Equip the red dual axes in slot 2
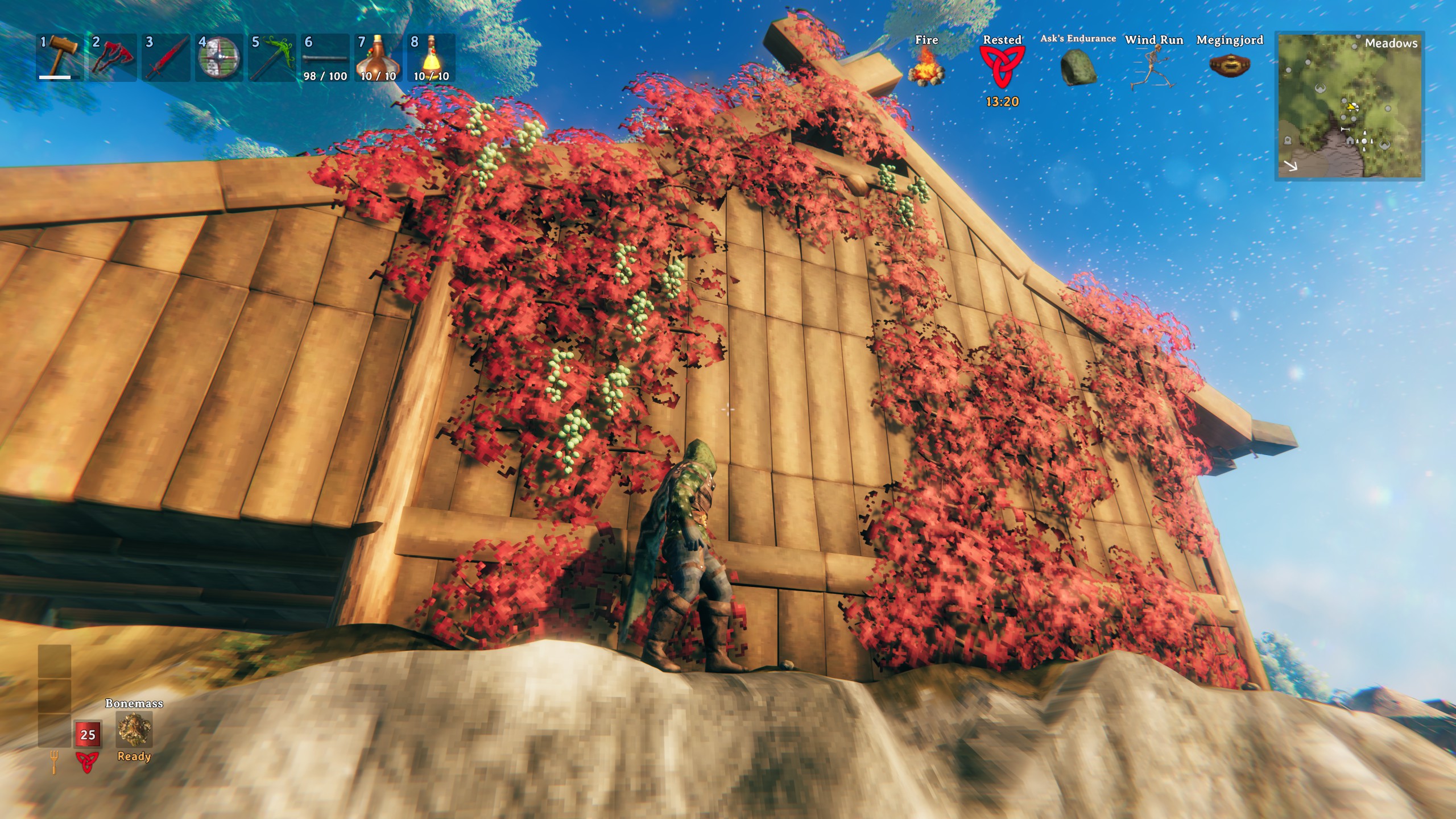Screen dimensions: 1456x819 point(112,57)
